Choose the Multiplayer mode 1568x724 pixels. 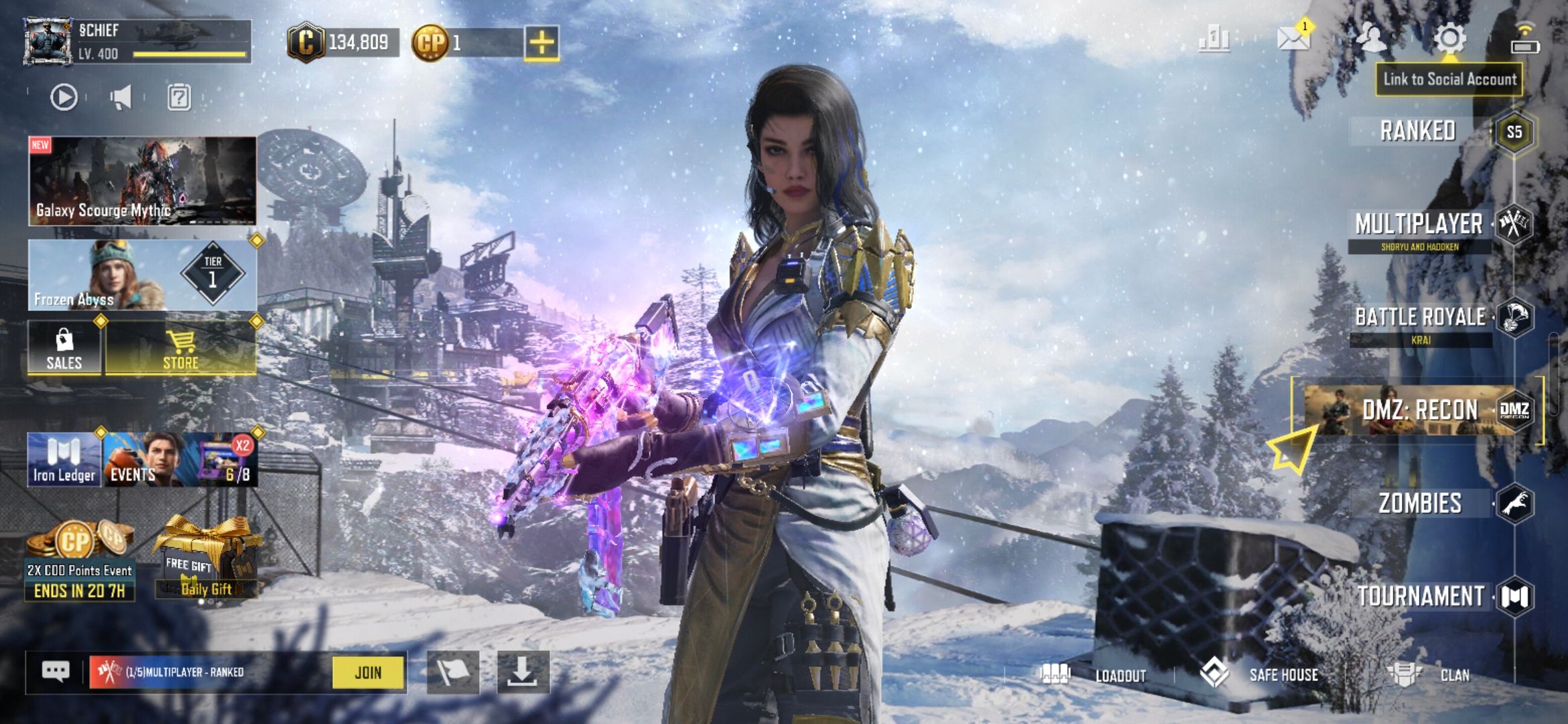(1419, 225)
